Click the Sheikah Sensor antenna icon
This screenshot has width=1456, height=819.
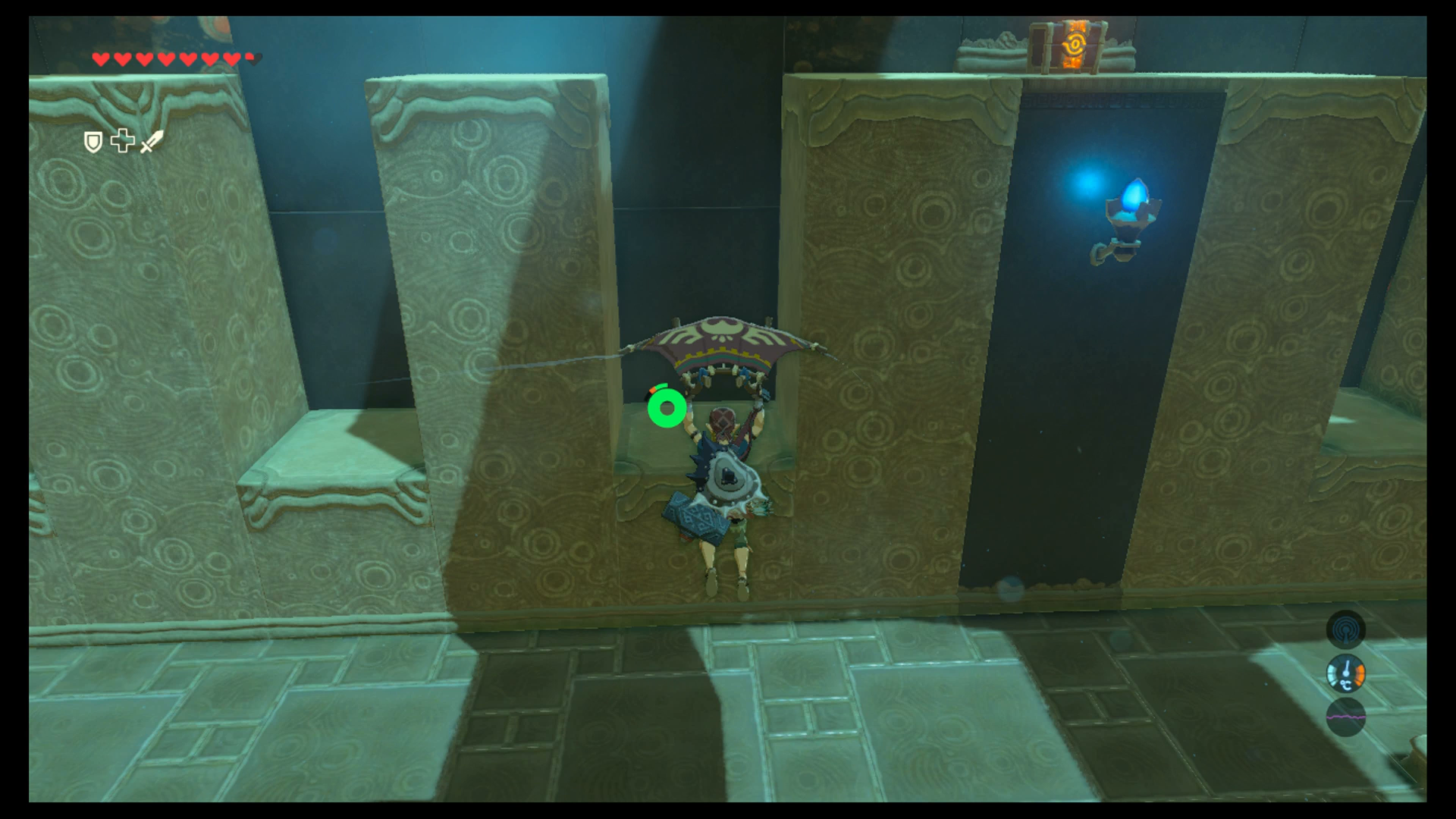click(x=1346, y=630)
